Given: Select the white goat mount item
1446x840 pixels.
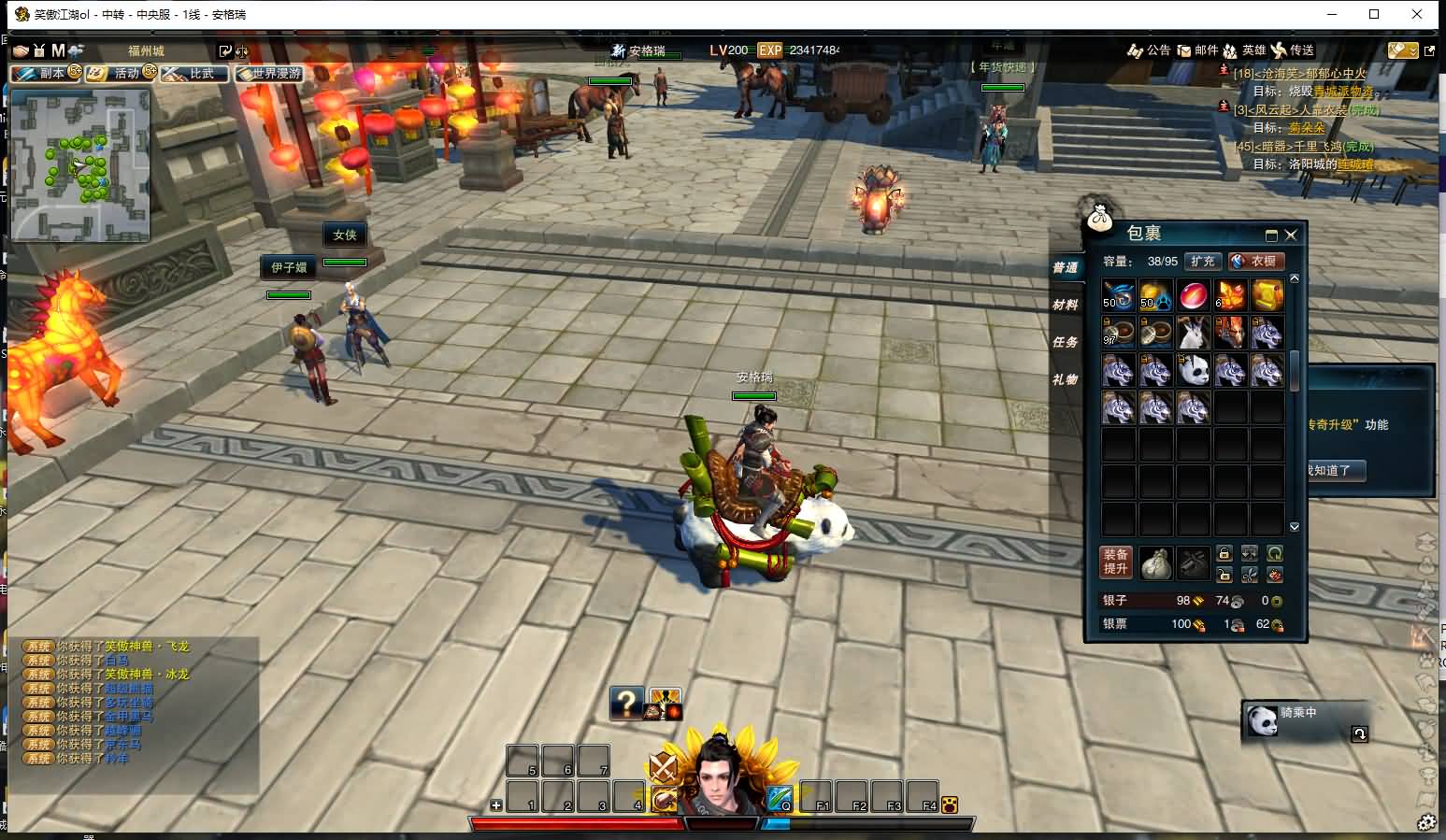Looking at the screenshot, I should 1193,333.
